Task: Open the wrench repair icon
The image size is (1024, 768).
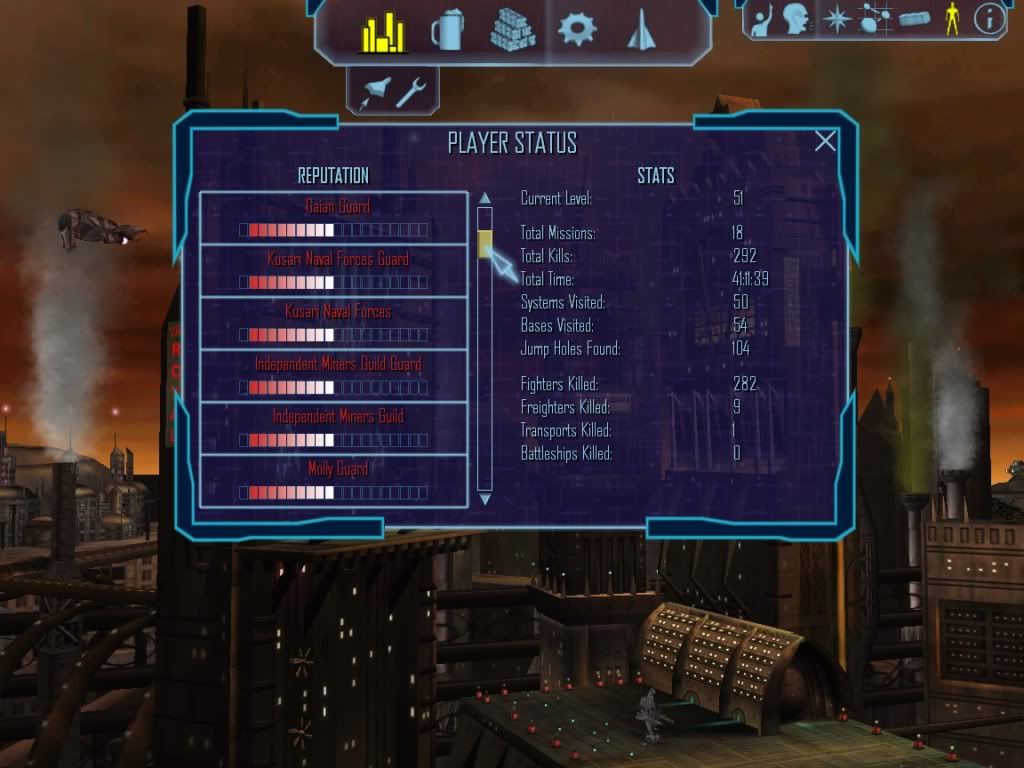Action: [x=411, y=93]
